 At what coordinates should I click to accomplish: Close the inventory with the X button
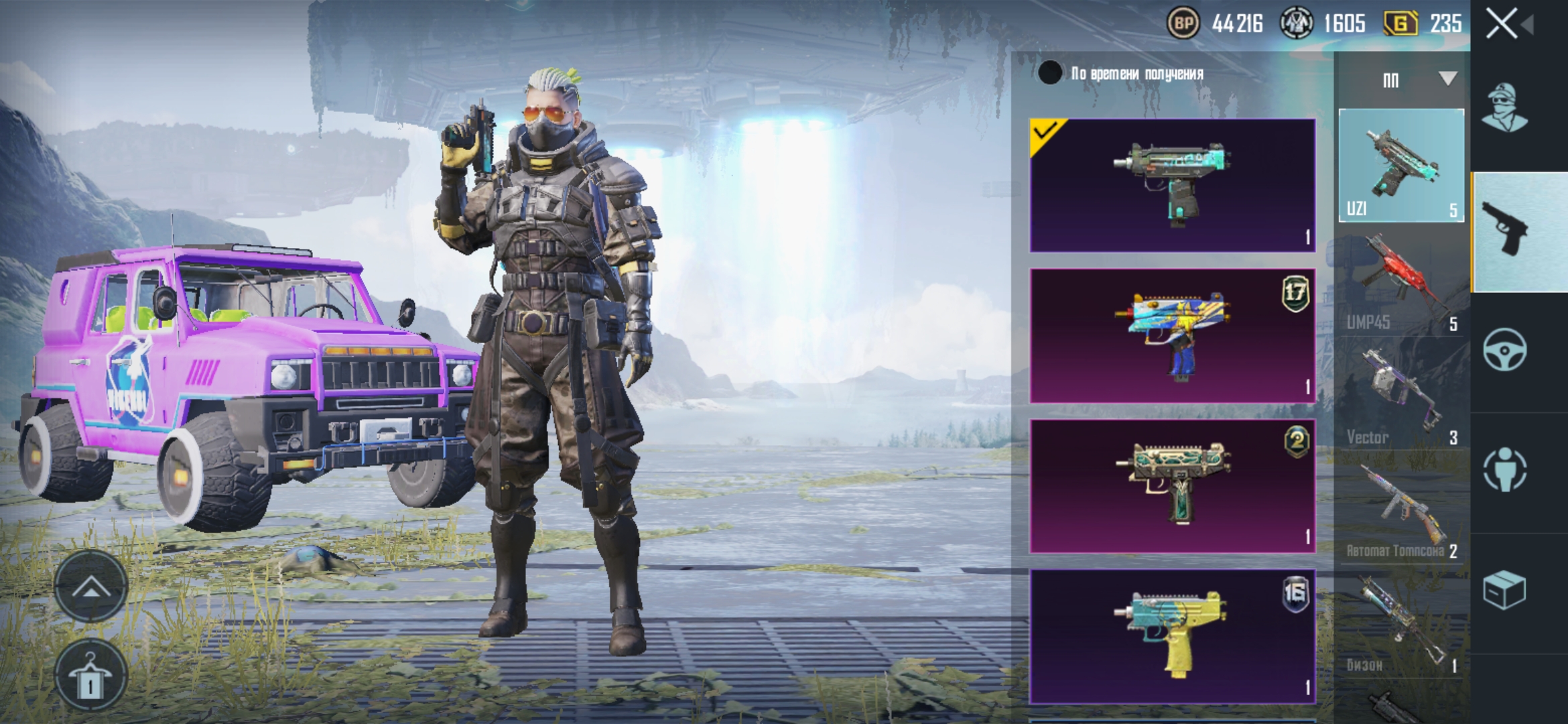1502,24
